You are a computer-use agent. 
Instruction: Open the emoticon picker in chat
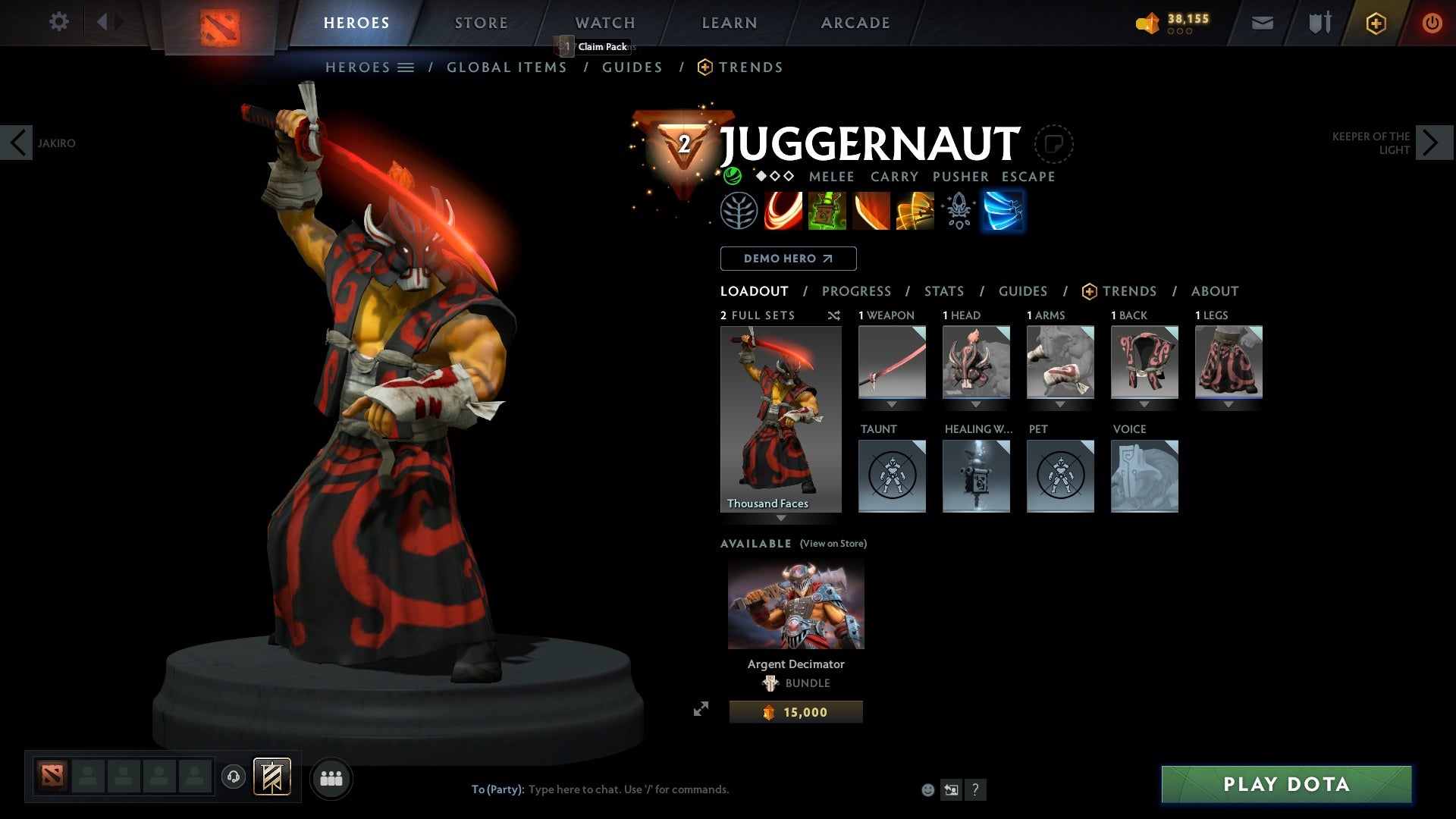927,789
